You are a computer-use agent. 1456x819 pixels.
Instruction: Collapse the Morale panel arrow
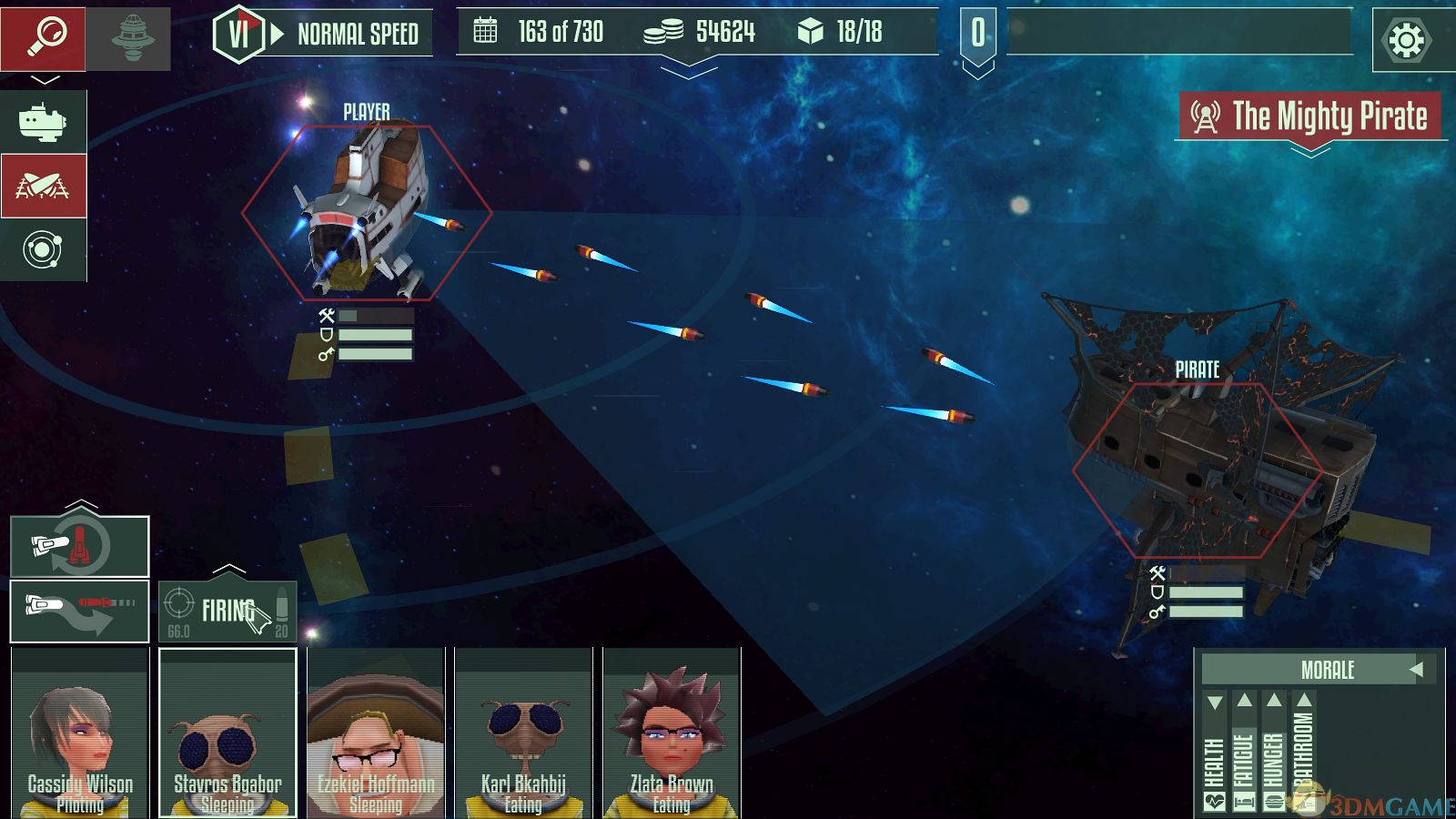1416,670
